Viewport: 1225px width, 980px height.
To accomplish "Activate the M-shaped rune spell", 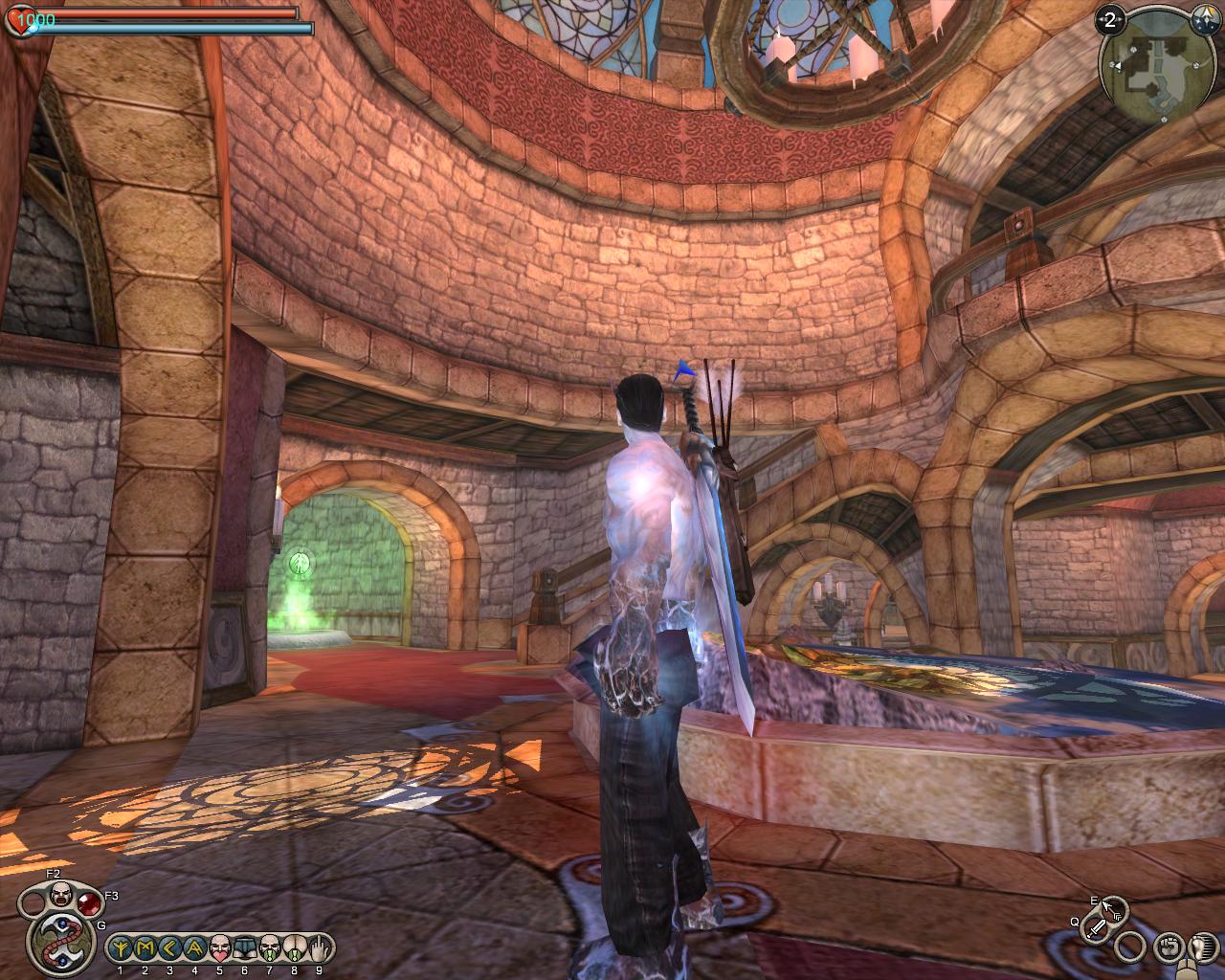I will (146, 948).
